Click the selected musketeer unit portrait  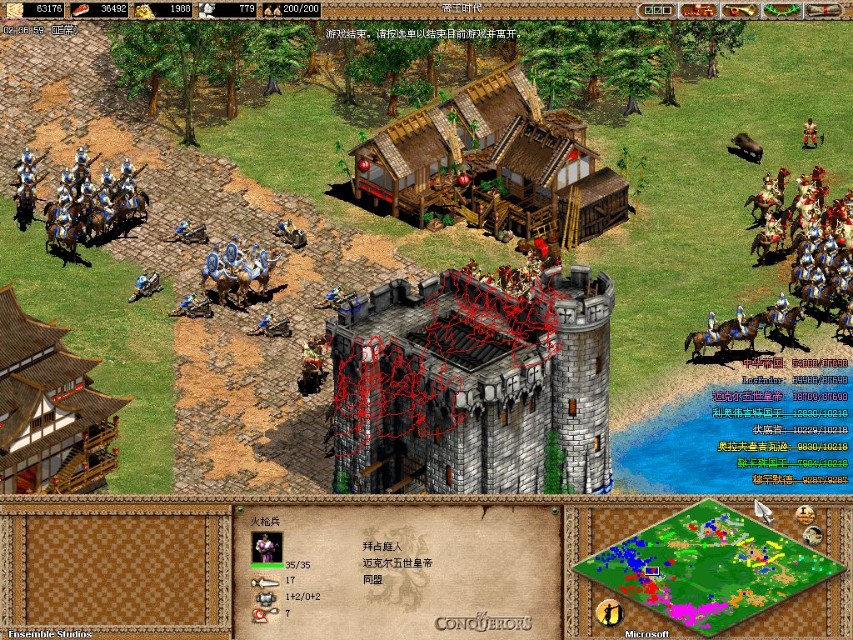[x=267, y=546]
